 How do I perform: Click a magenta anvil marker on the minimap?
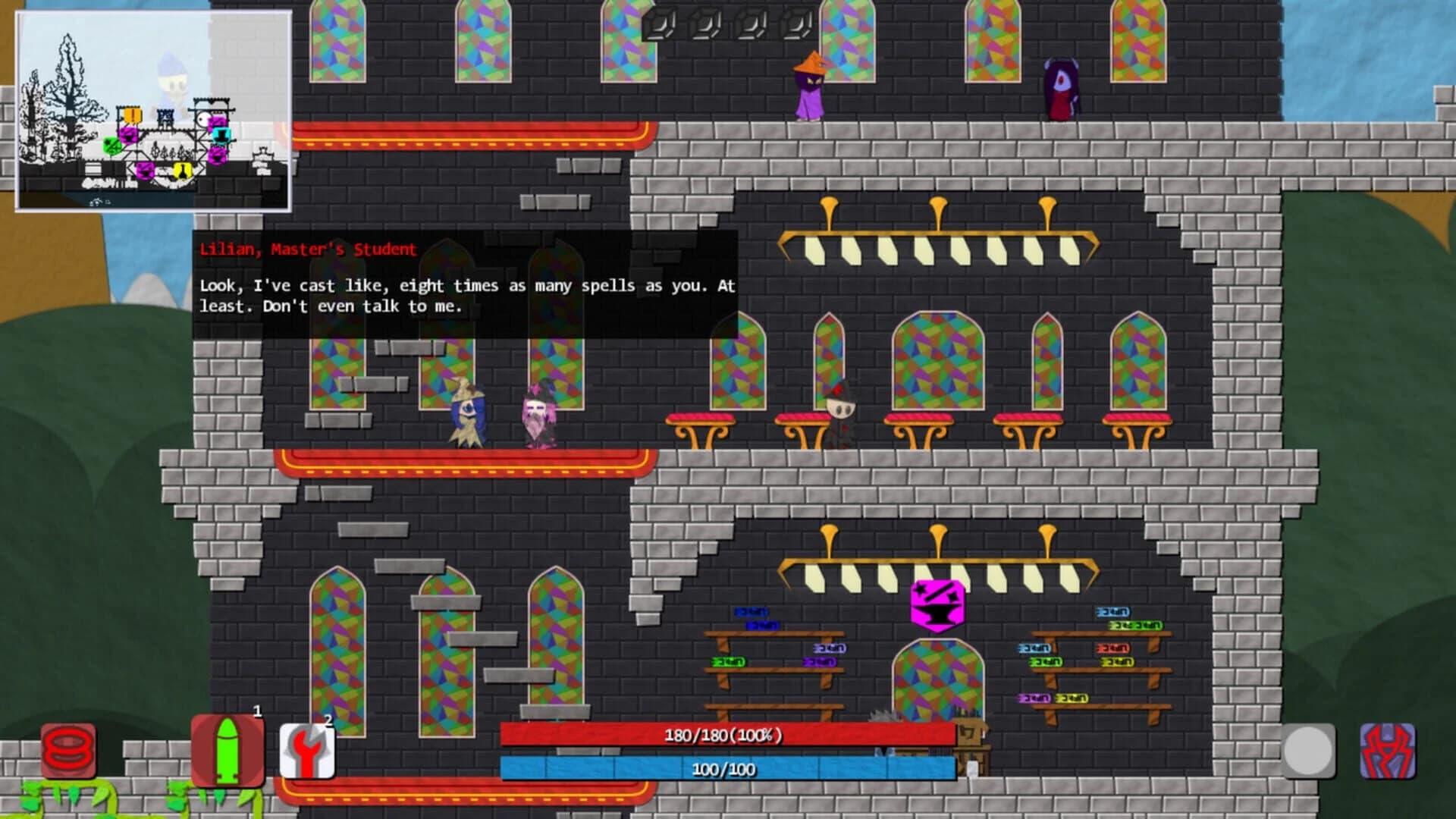128,136
